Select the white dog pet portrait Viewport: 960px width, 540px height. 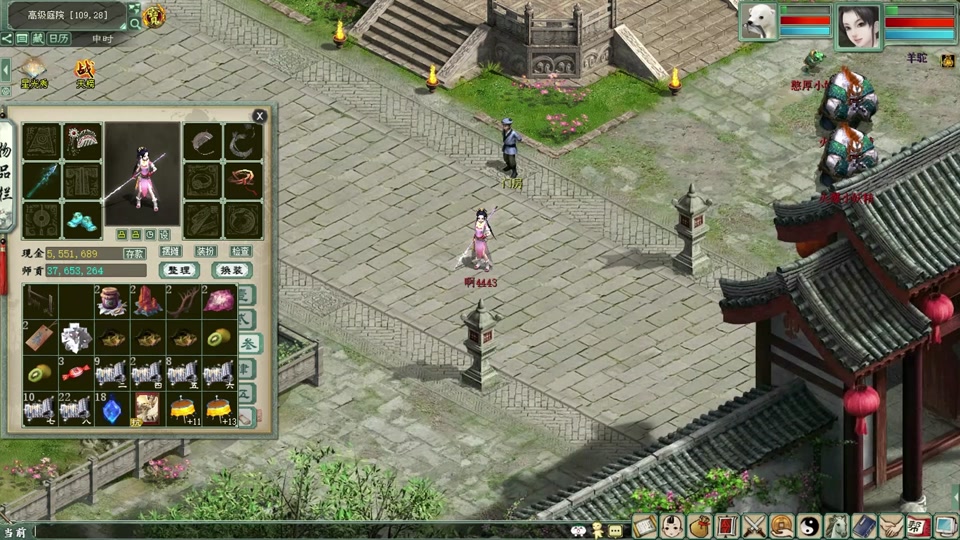(x=758, y=21)
